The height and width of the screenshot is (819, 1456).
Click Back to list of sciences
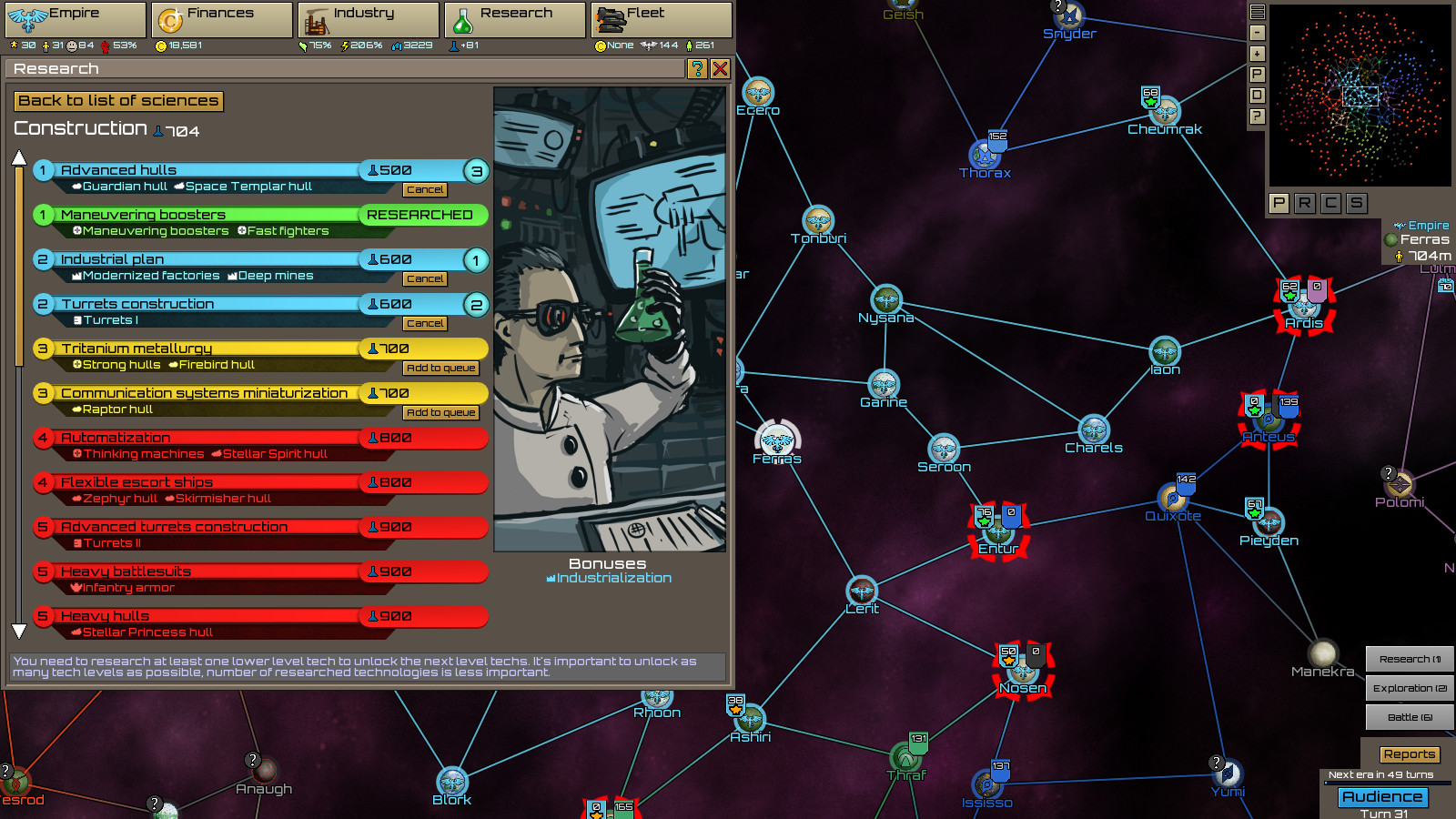(118, 100)
